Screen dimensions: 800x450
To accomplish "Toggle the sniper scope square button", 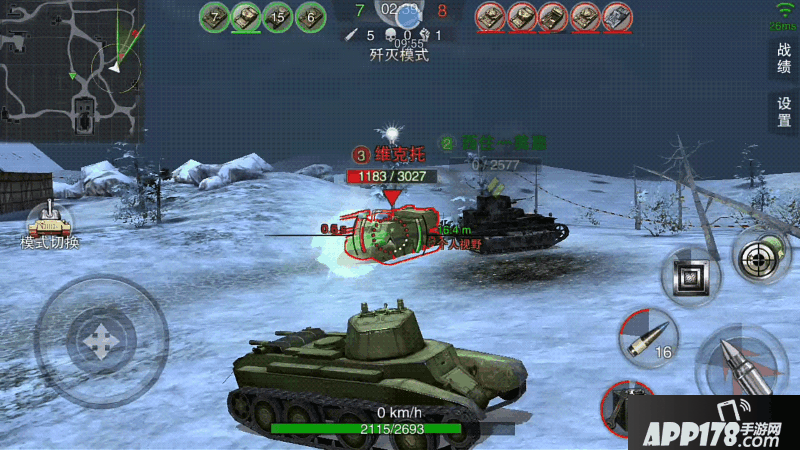I will 691,276.
